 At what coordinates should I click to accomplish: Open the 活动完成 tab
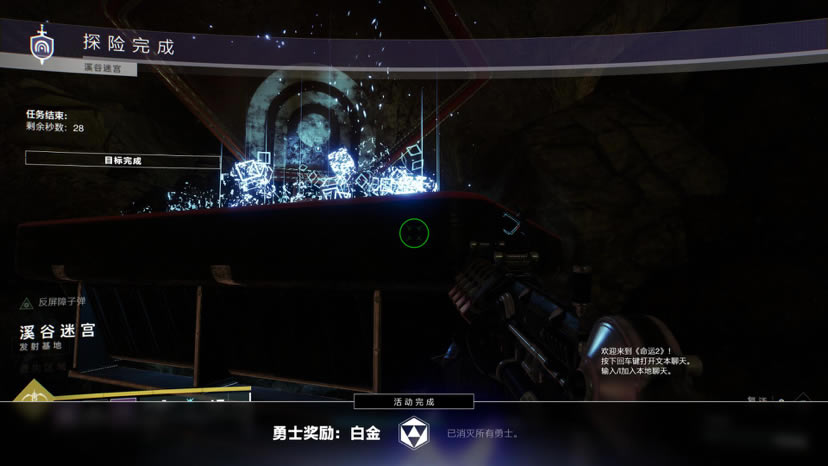pos(414,401)
